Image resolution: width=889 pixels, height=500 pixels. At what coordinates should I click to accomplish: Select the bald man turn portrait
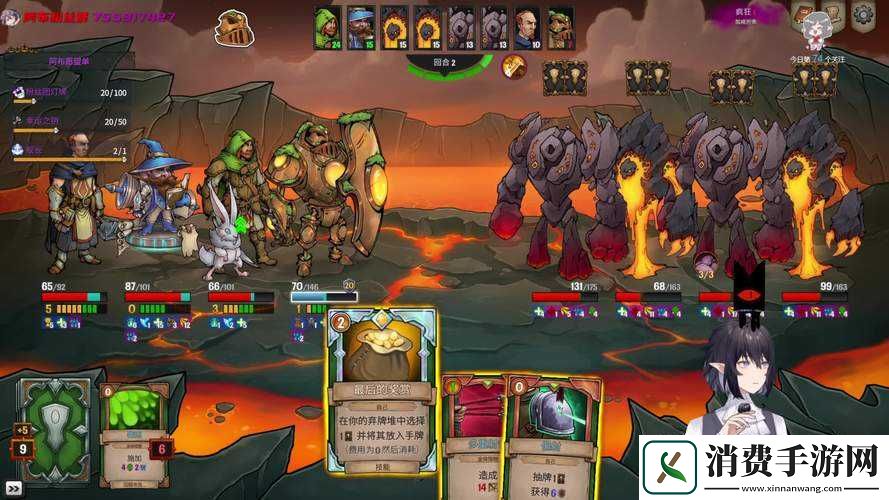pyautogui.click(x=527, y=27)
